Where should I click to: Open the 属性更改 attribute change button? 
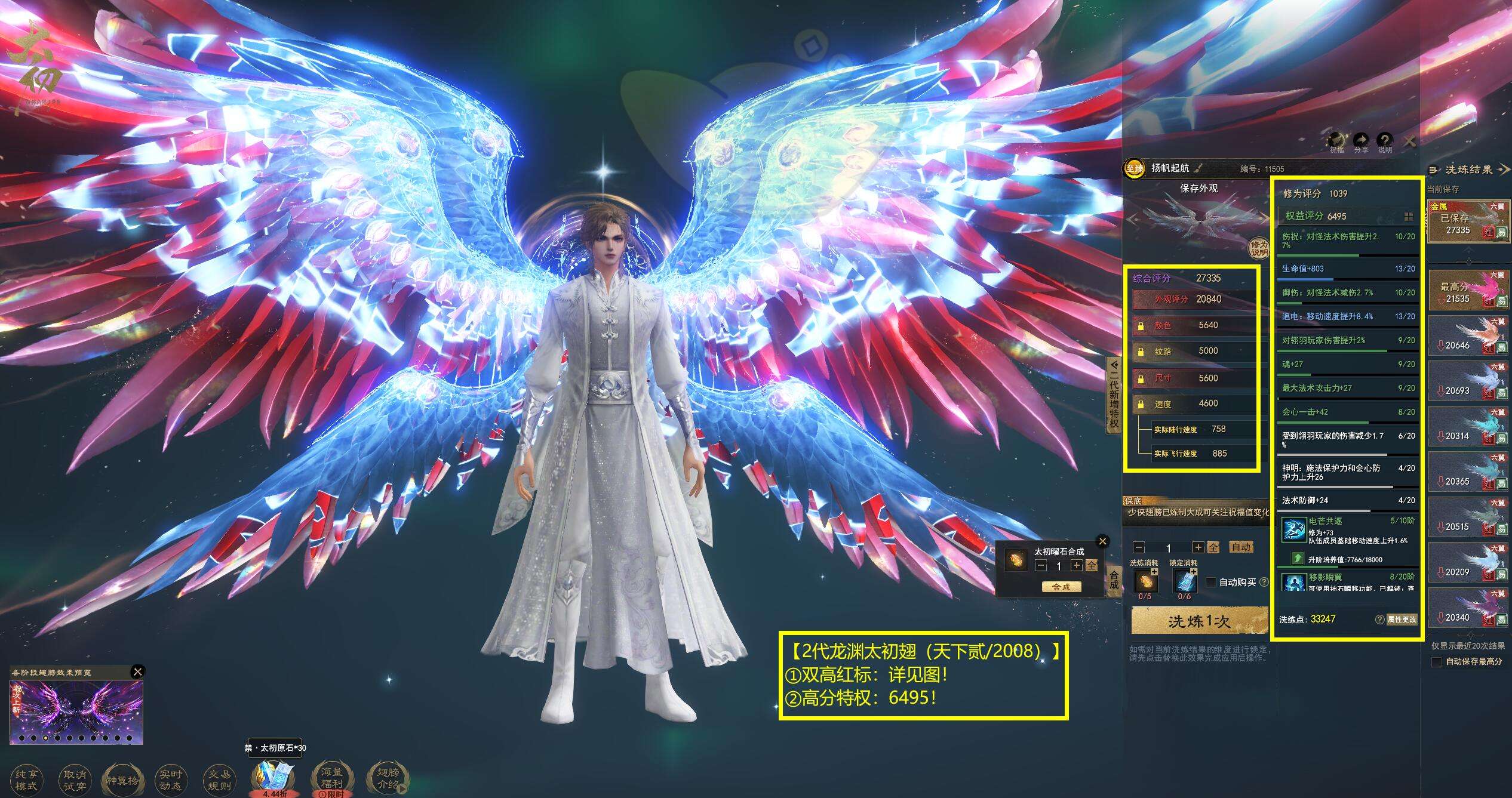pos(1401,620)
